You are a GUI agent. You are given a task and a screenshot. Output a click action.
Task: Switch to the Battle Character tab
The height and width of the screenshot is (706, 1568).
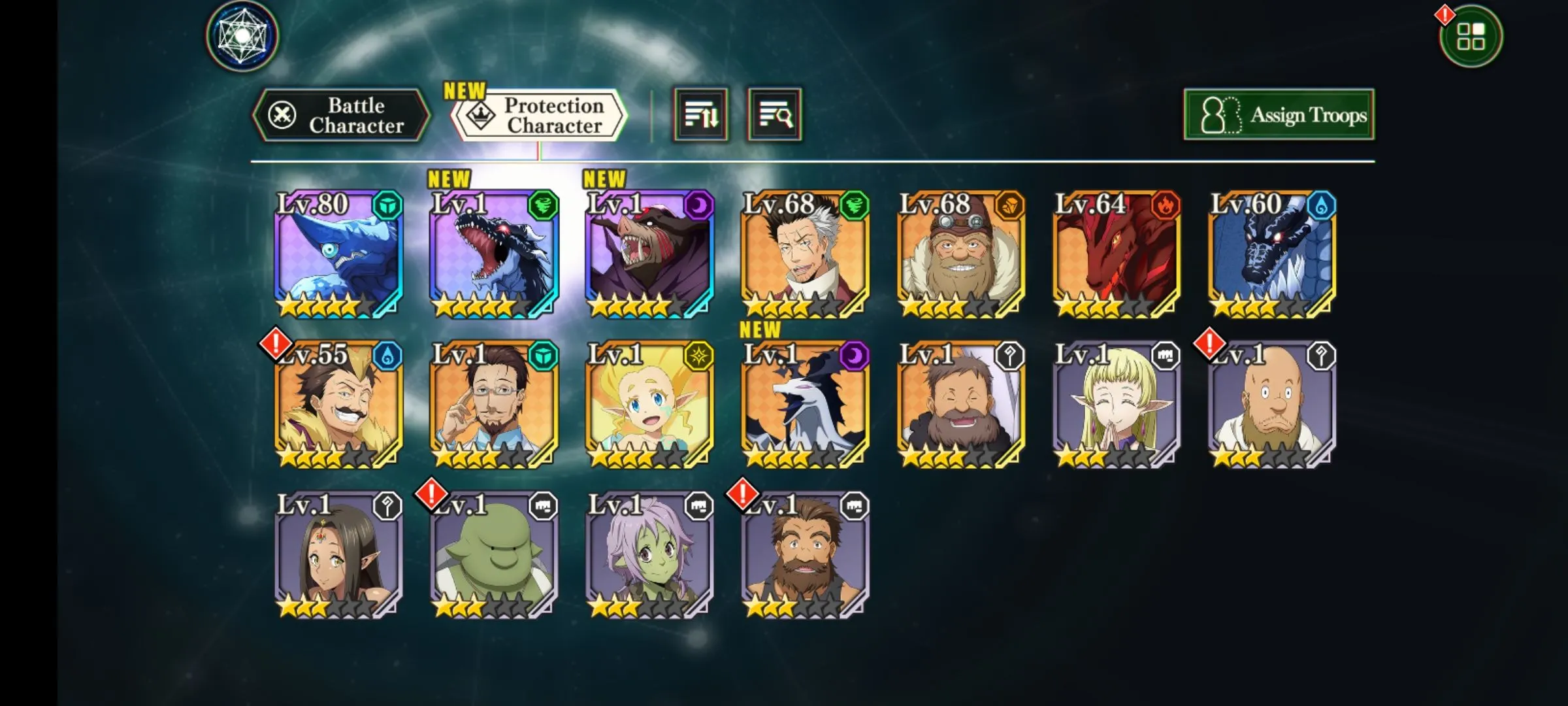[x=341, y=116]
